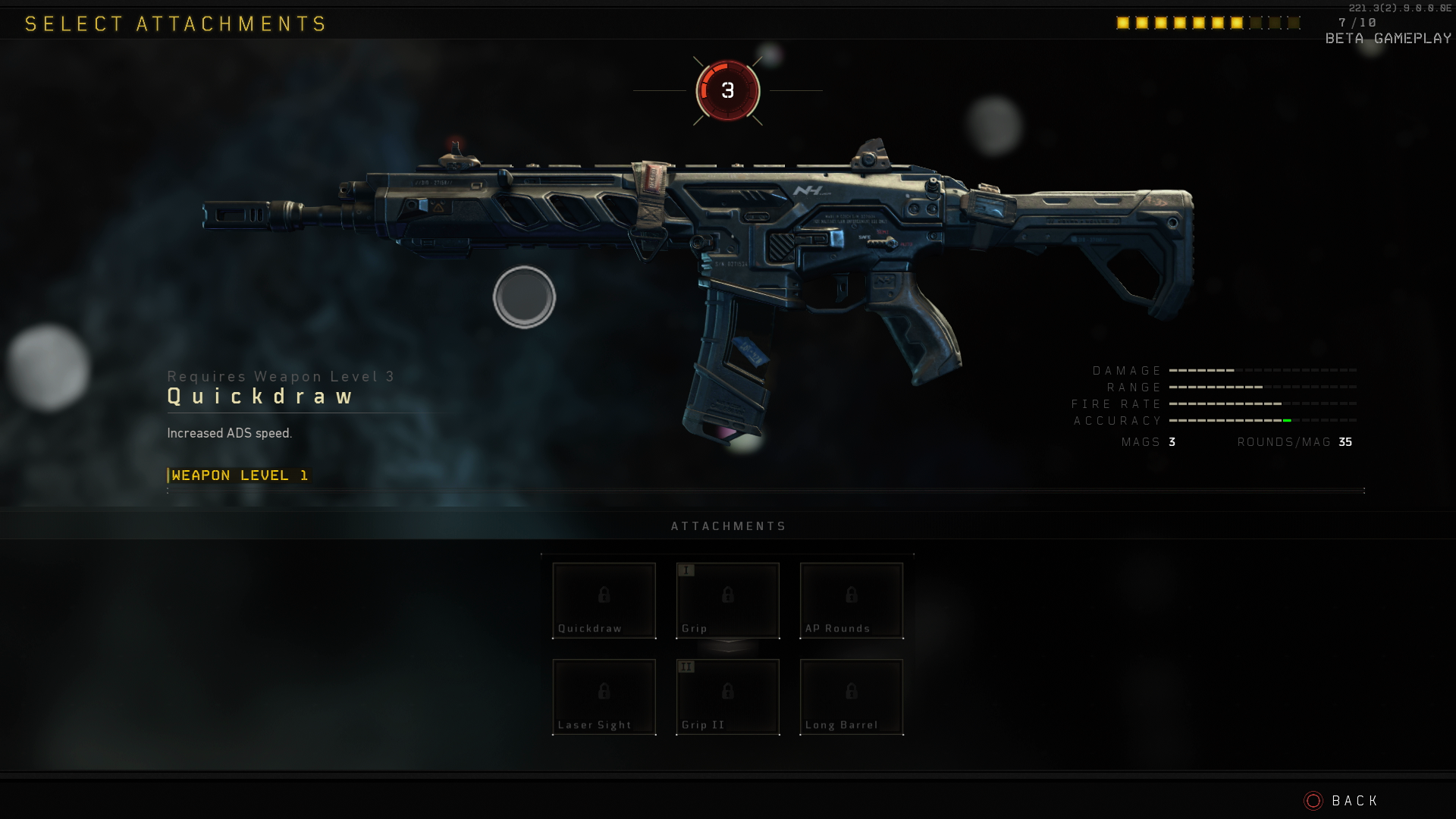
Task: Choose the Grip attachment slot
Action: 727,601
